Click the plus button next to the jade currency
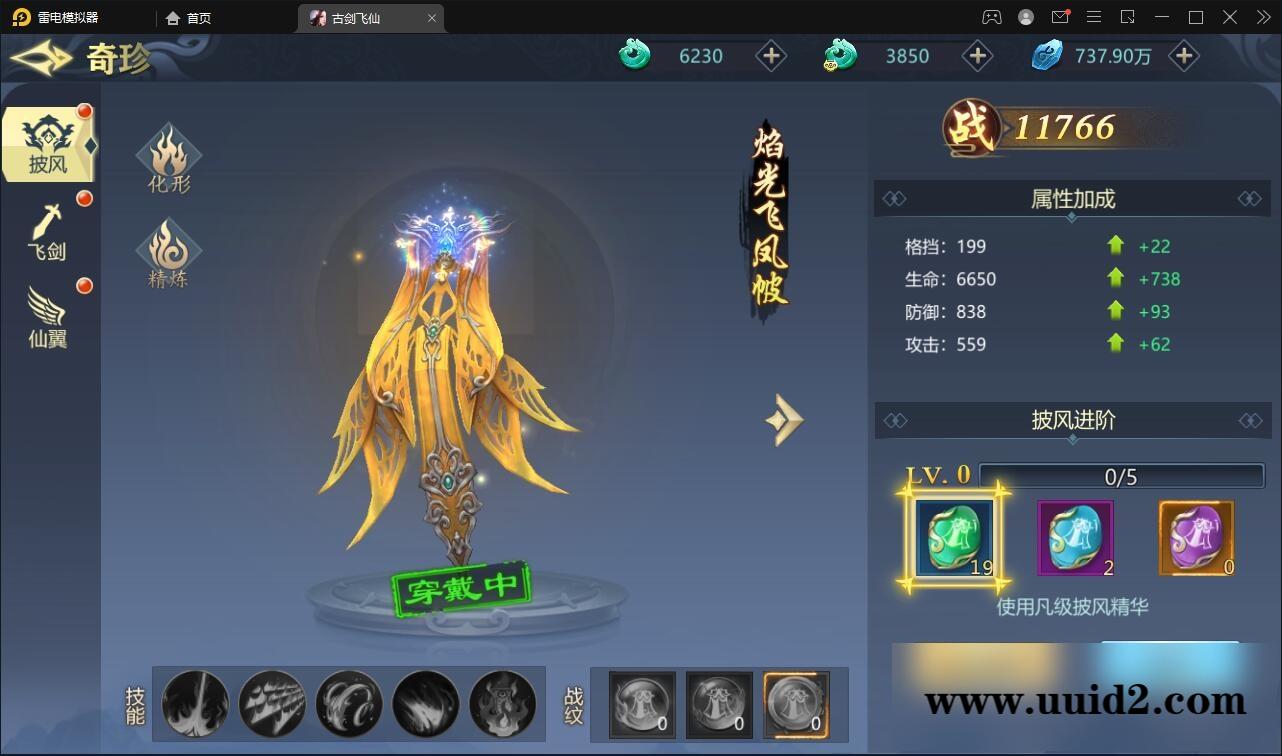The height and width of the screenshot is (756, 1282). 771,56
